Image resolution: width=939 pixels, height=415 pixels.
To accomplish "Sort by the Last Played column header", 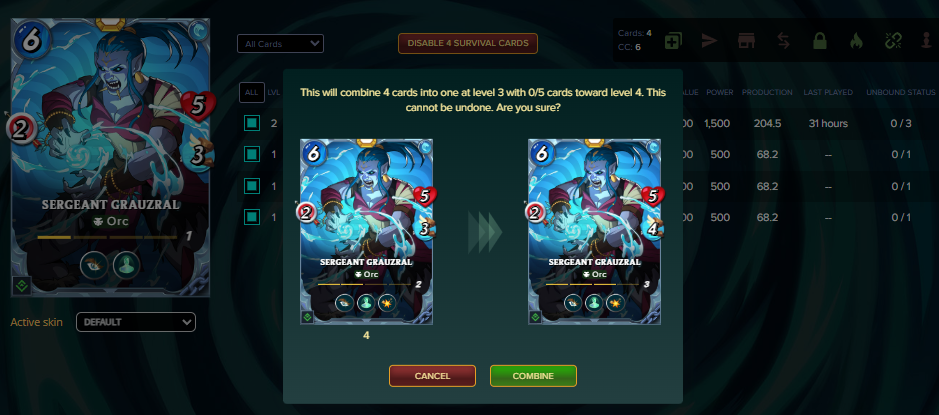I will (828, 92).
